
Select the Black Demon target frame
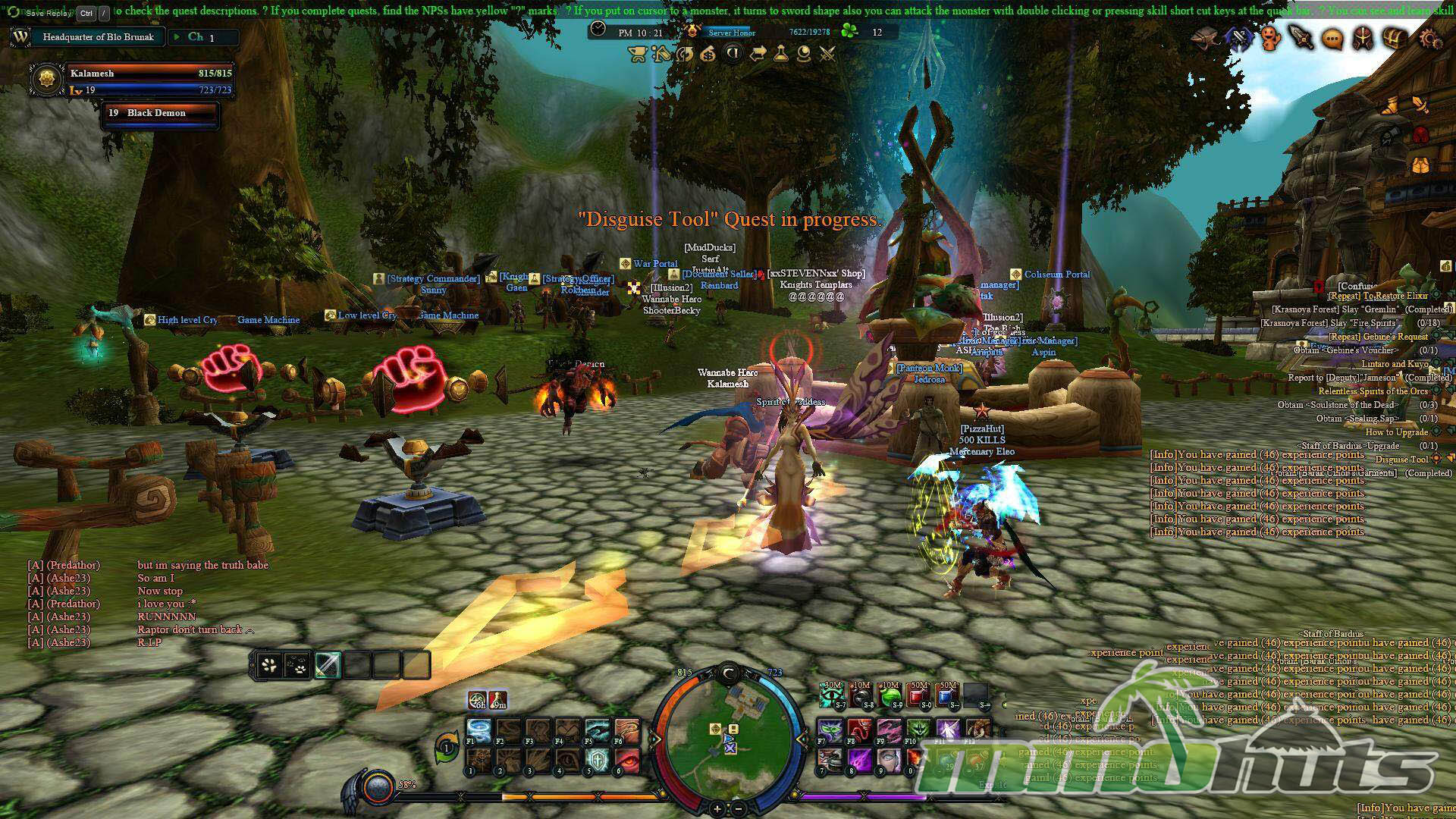coord(160,114)
